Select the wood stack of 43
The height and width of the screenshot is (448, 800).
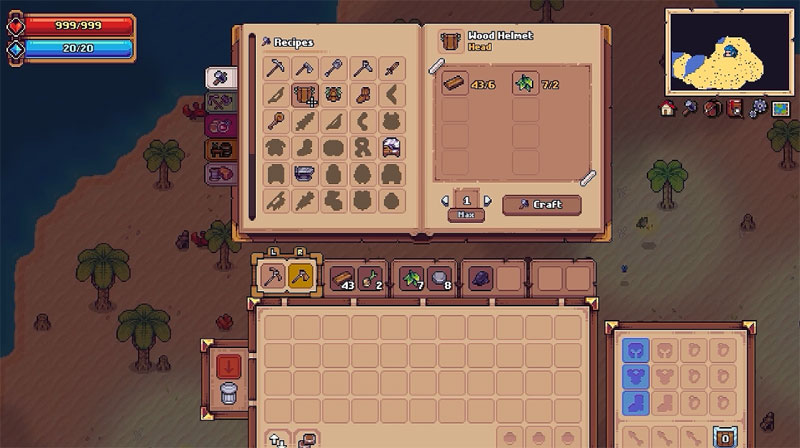pos(343,278)
